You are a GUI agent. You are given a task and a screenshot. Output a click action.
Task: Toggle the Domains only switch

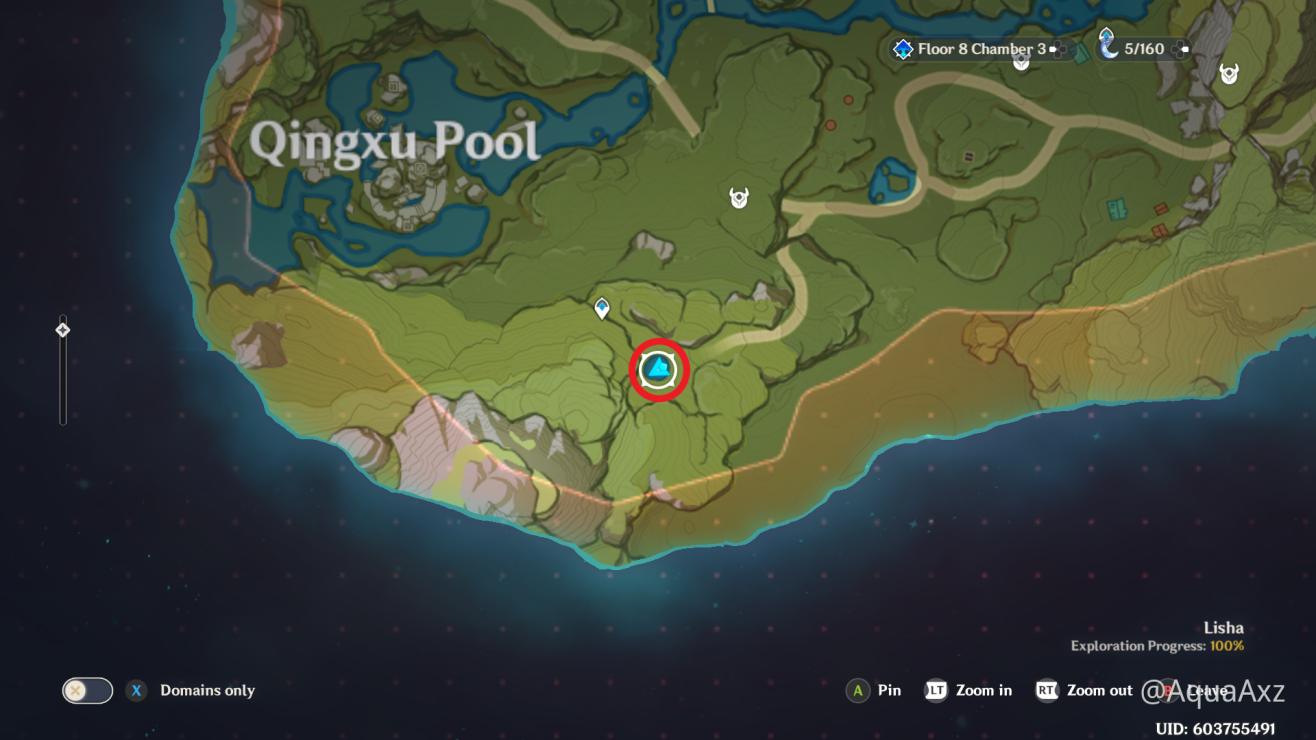tap(87, 690)
